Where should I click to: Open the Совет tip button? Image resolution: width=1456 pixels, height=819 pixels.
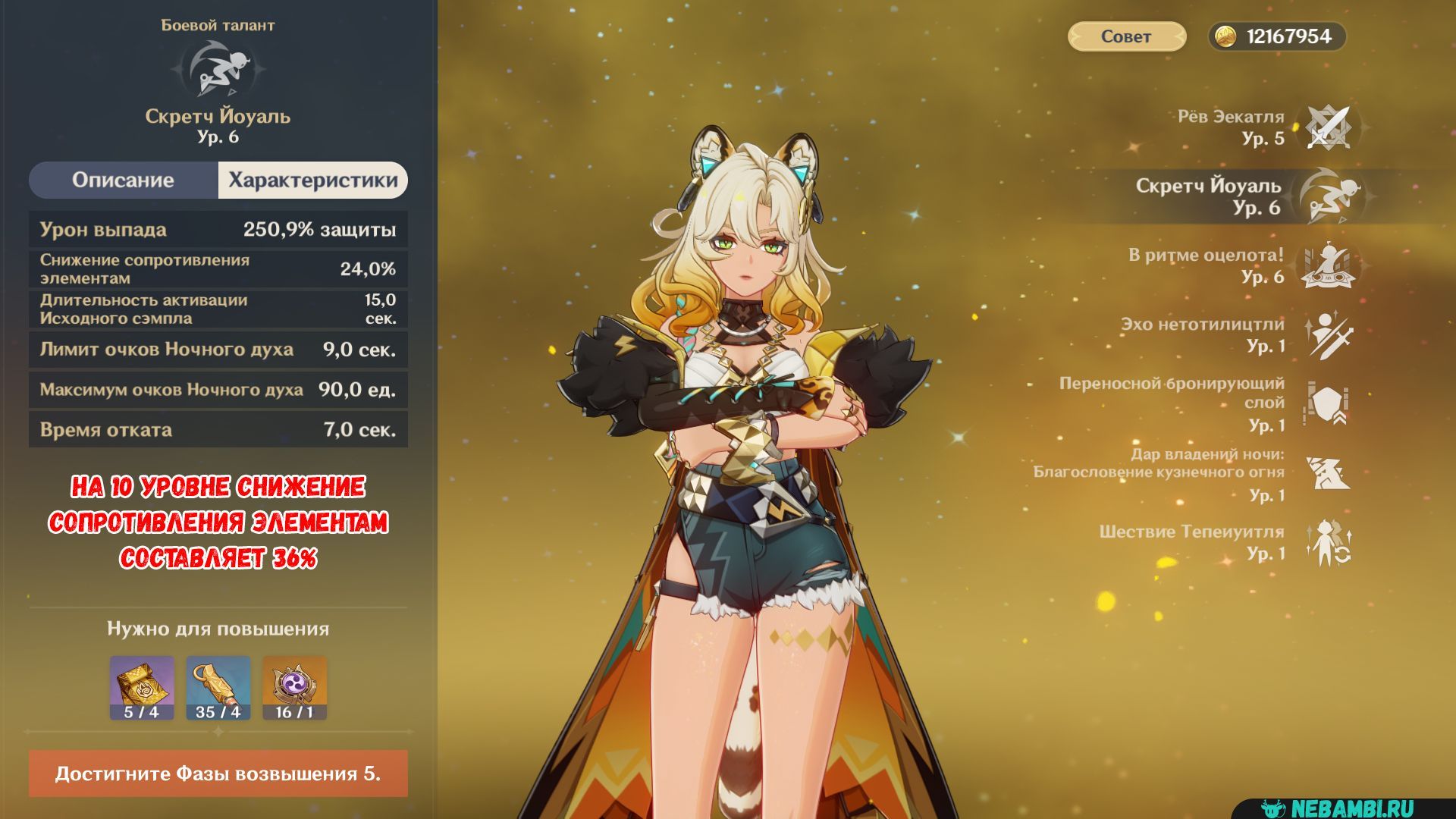pyautogui.click(x=1126, y=36)
